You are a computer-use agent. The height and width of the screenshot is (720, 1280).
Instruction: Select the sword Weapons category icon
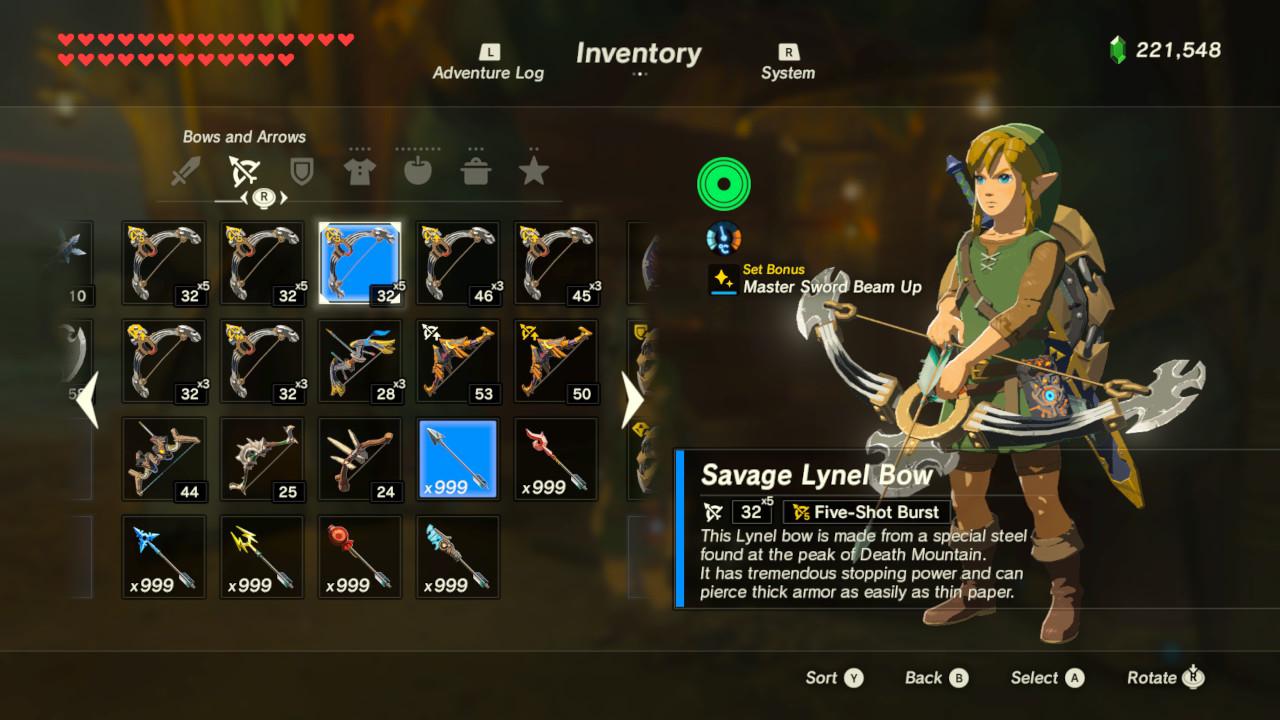click(x=186, y=170)
